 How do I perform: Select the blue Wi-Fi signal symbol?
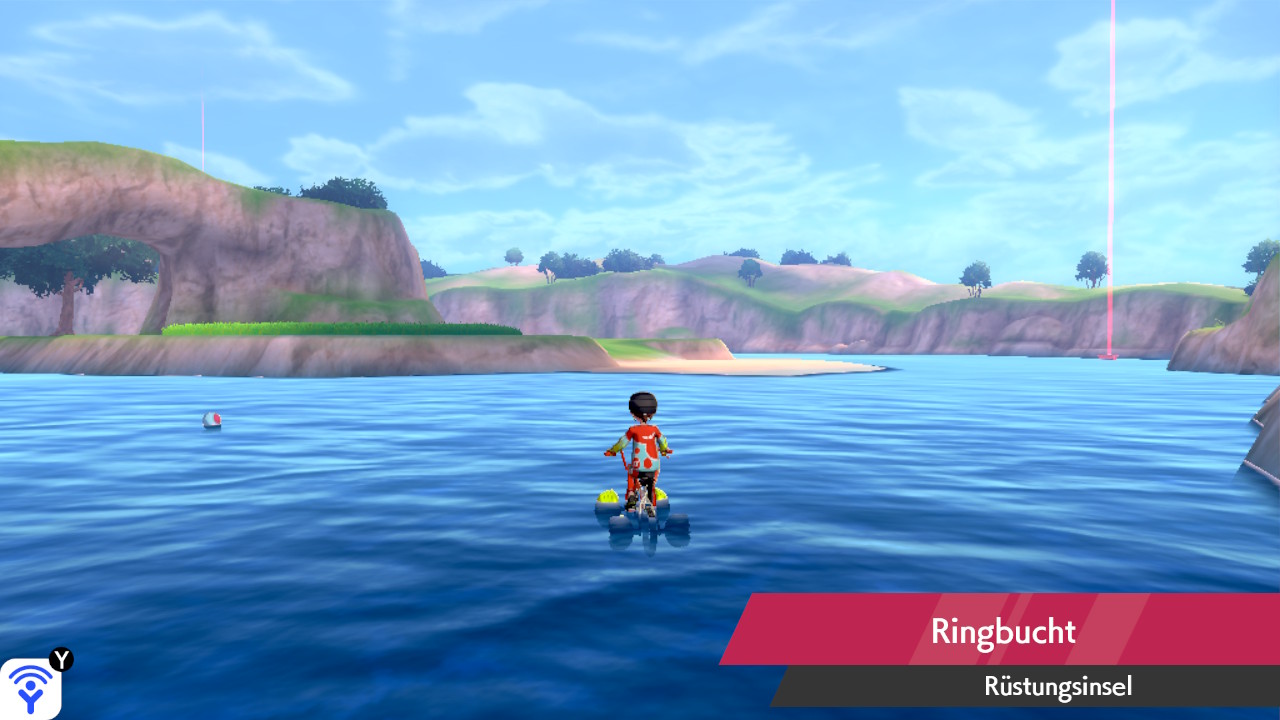click(x=30, y=675)
